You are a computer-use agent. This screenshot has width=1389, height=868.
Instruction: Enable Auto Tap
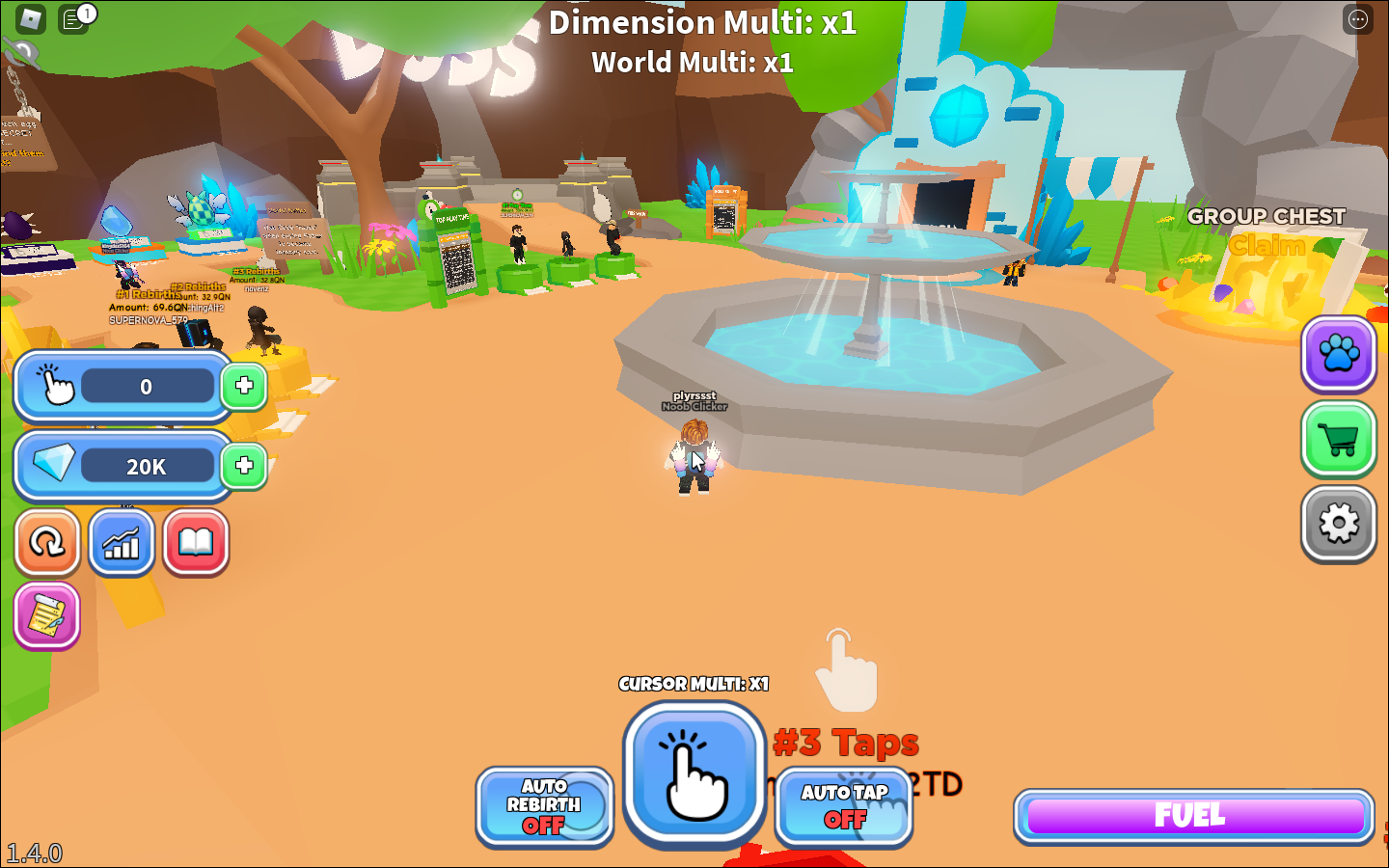(843, 808)
